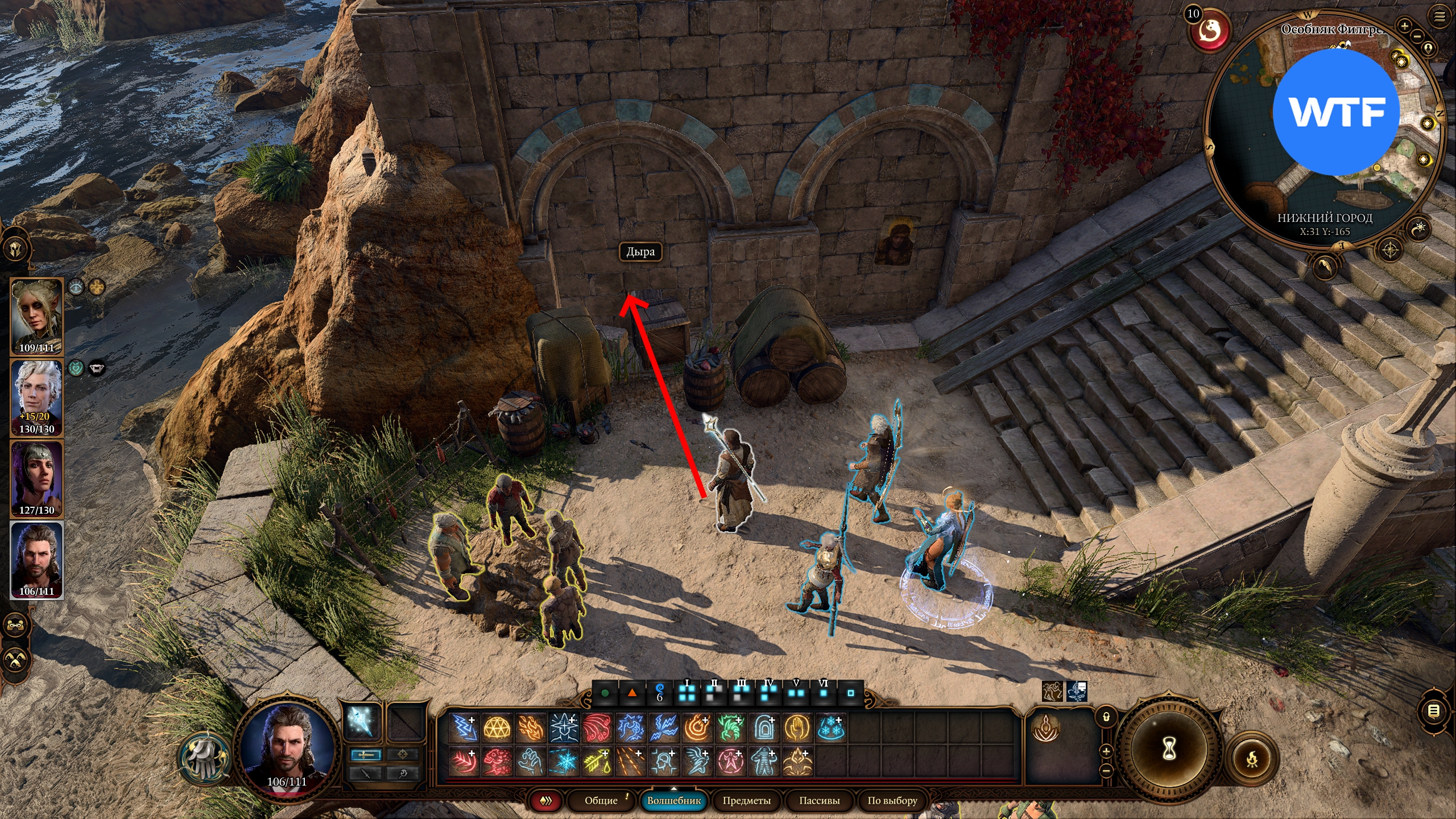Screen dimensions: 1456x819
Task: Select the blonde elf portrait with 109/111 HP
Action: click(37, 316)
